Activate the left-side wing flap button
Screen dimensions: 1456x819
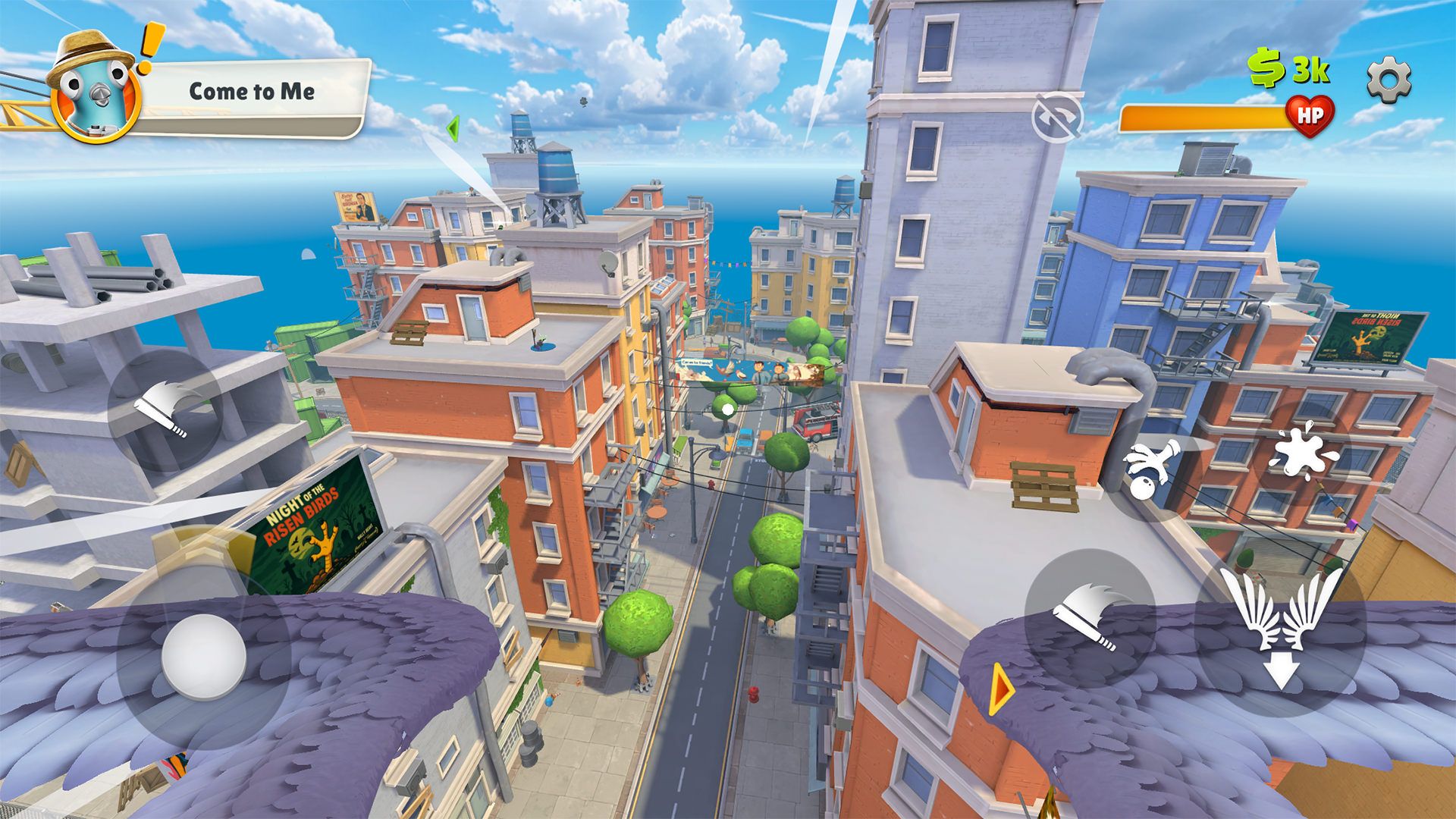165,410
